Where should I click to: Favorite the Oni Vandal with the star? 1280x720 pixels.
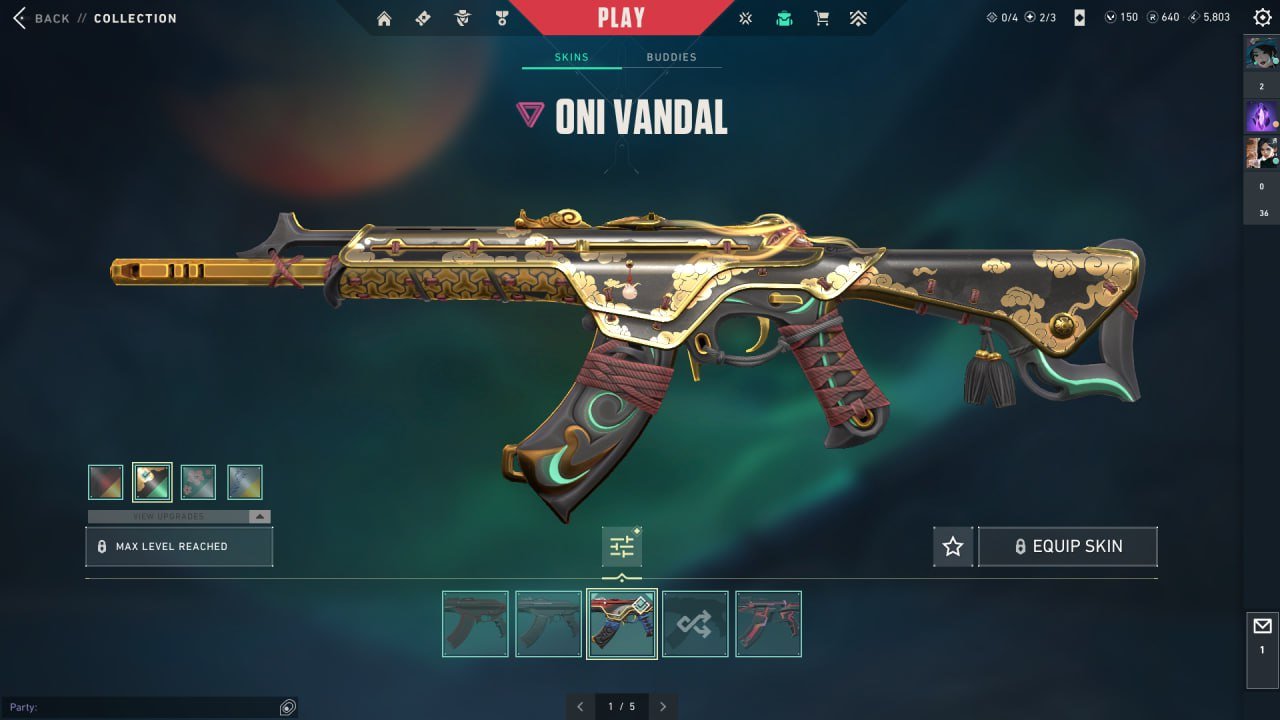coord(952,546)
